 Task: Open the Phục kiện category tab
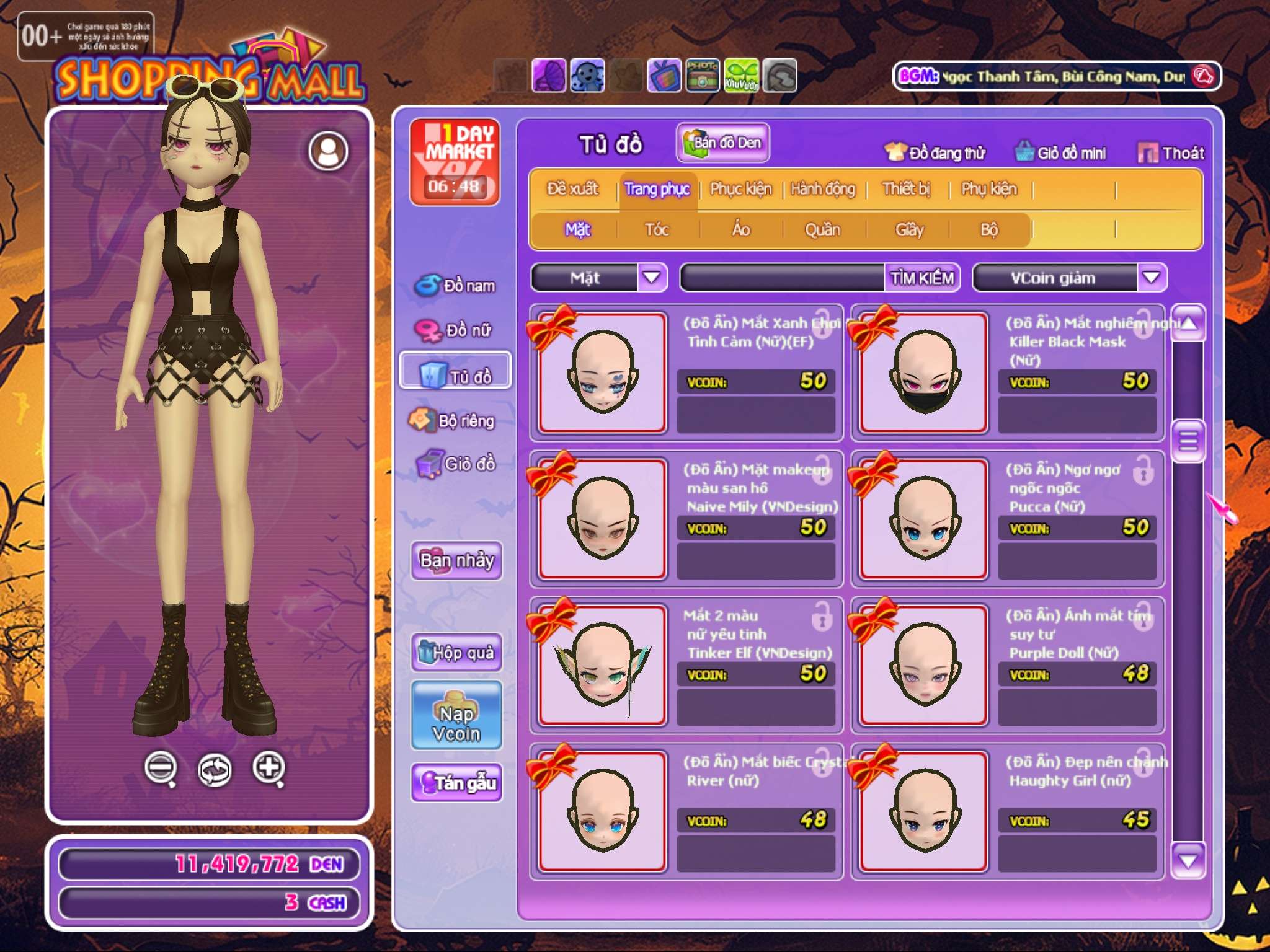click(x=740, y=188)
